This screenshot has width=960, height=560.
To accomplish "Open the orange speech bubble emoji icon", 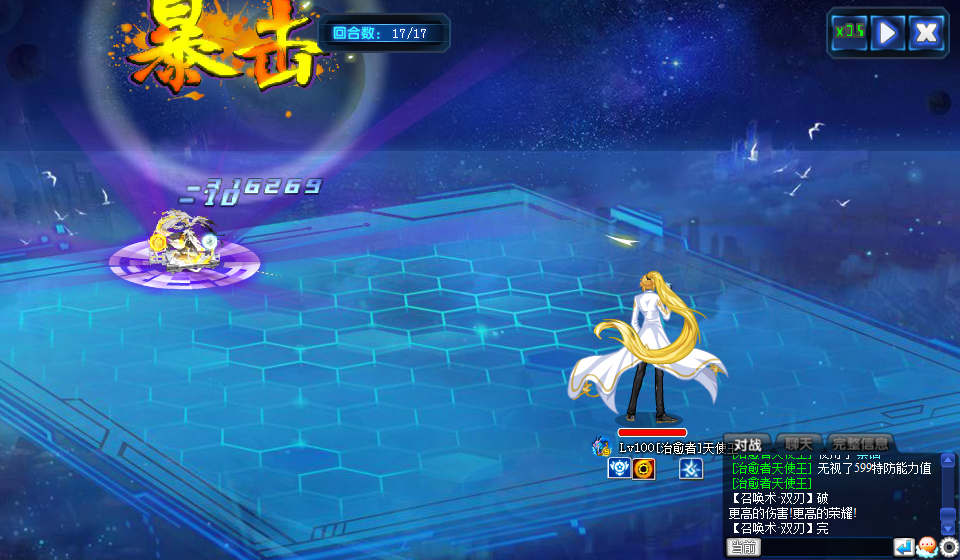I will [926, 547].
